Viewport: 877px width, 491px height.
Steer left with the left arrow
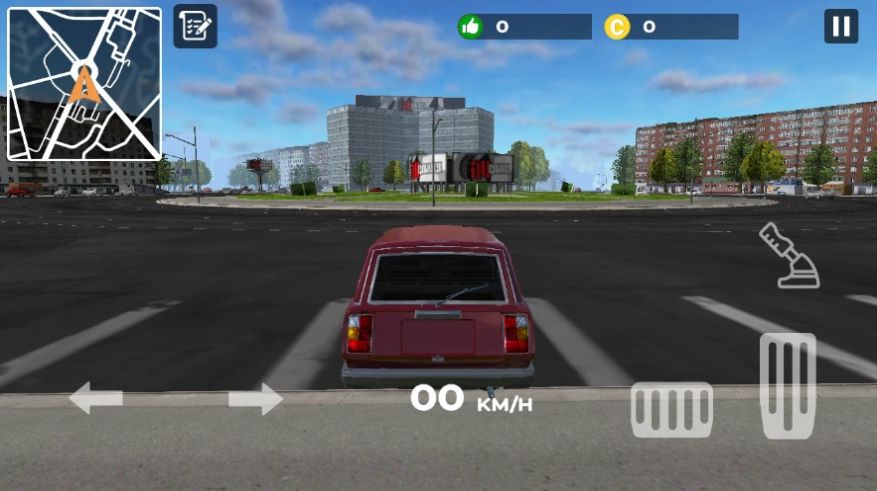coord(96,399)
